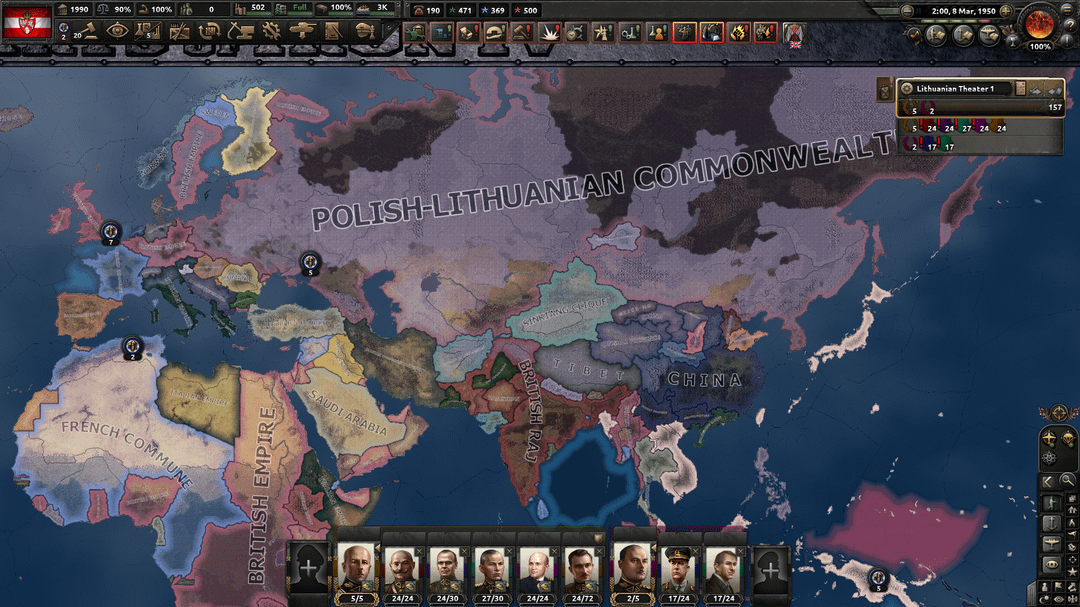Decrease game speed with the minus button
The image size is (1080, 607).
pyautogui.click(x=907, y=12)
